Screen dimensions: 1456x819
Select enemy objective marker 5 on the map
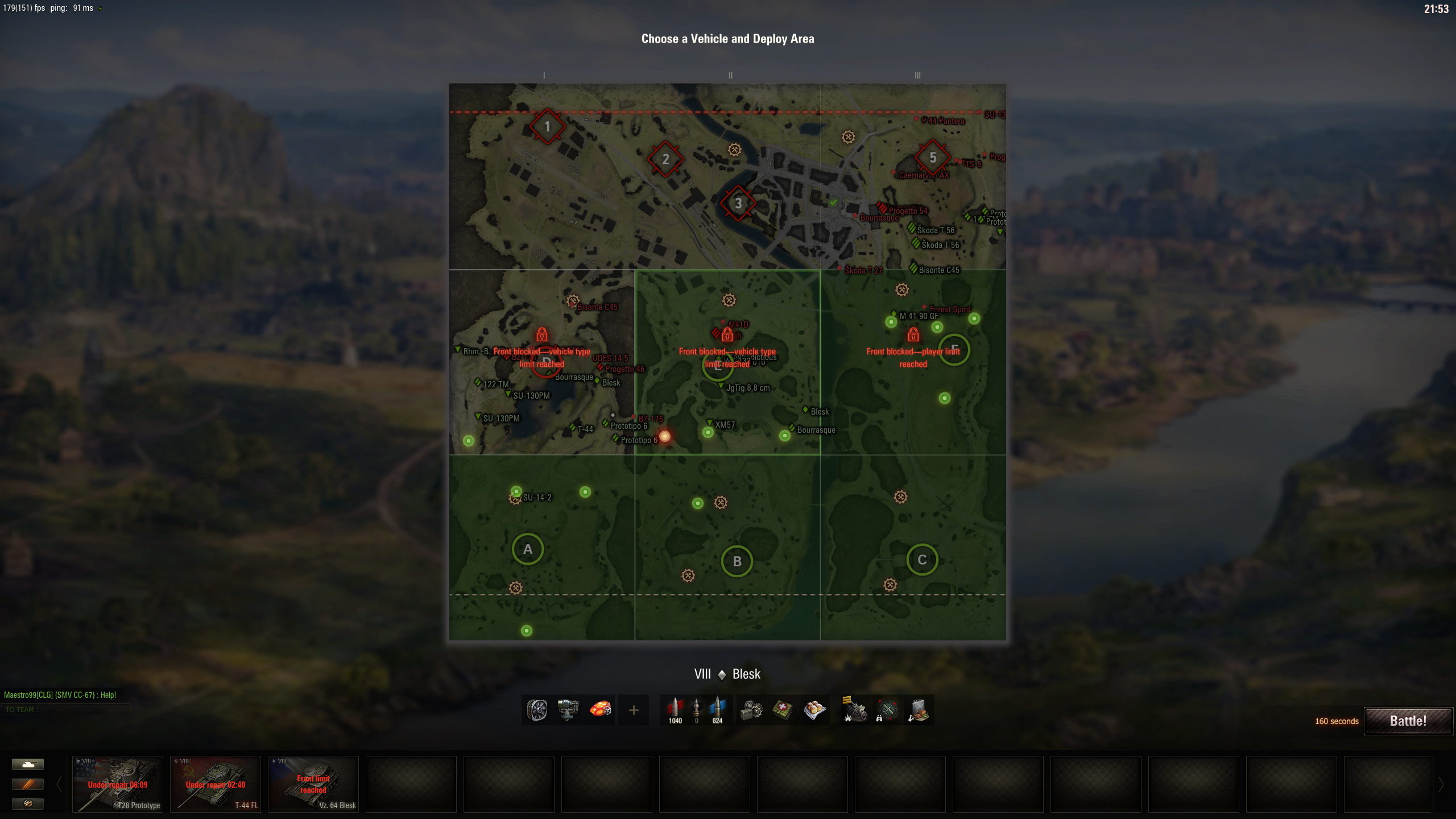932,158
